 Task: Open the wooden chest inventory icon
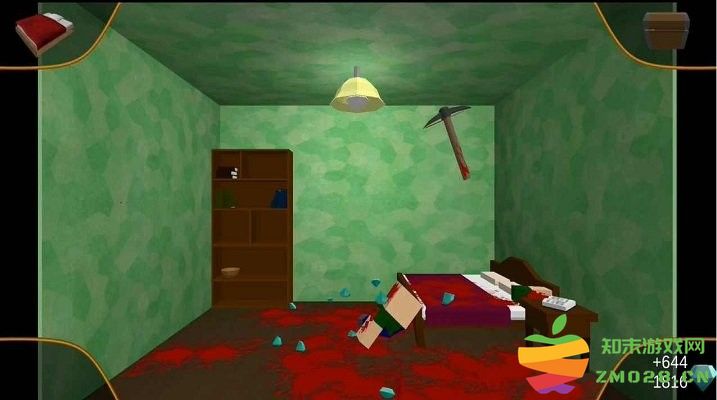click(665, 32)
